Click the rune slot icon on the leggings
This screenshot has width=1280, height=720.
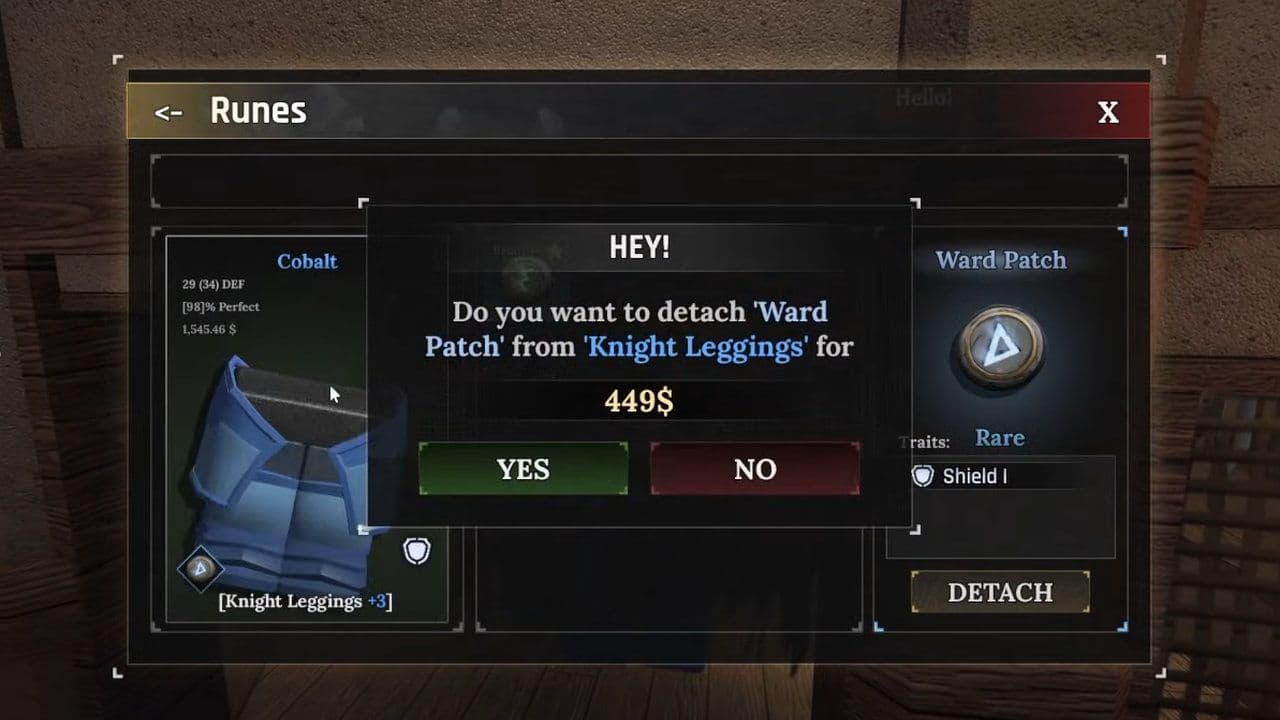click(x=201, y=568)
